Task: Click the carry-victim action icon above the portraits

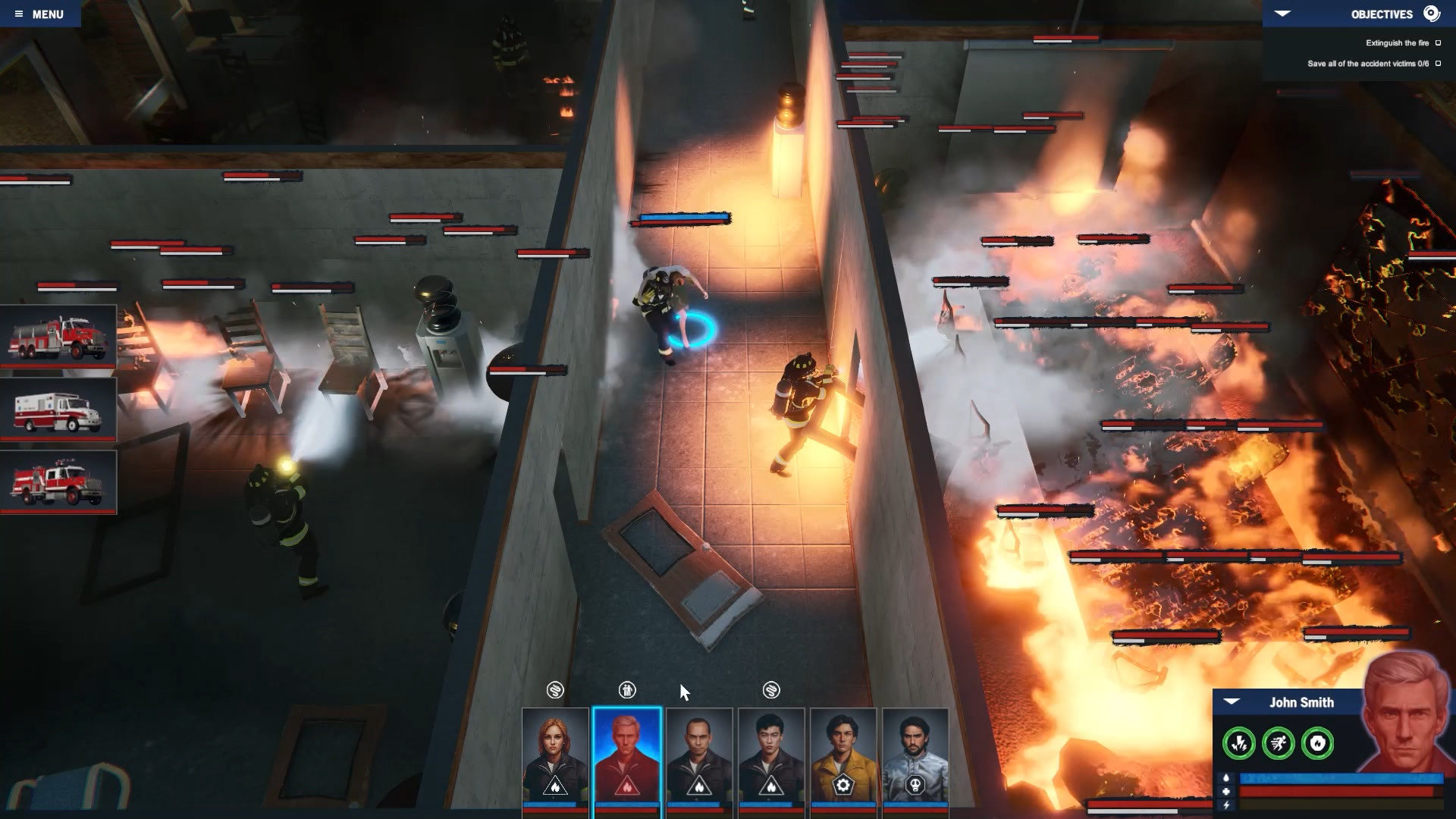Action: coord(627,691)
